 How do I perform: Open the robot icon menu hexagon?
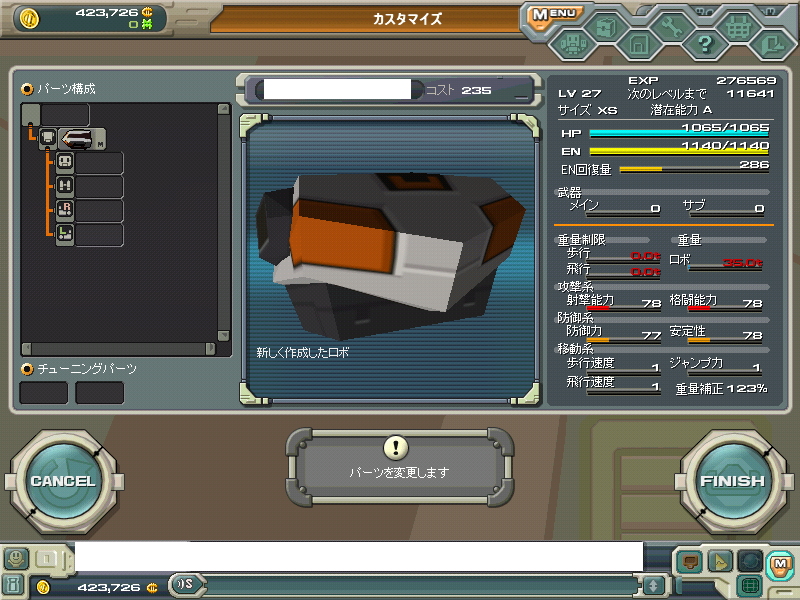coord(573,43)
